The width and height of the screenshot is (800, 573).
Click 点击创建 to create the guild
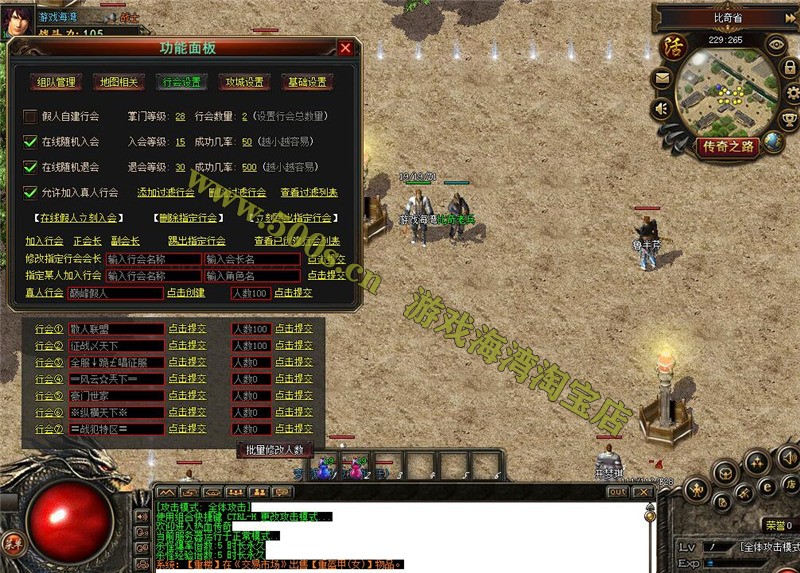pyautogui.click(x=185, y=293)
